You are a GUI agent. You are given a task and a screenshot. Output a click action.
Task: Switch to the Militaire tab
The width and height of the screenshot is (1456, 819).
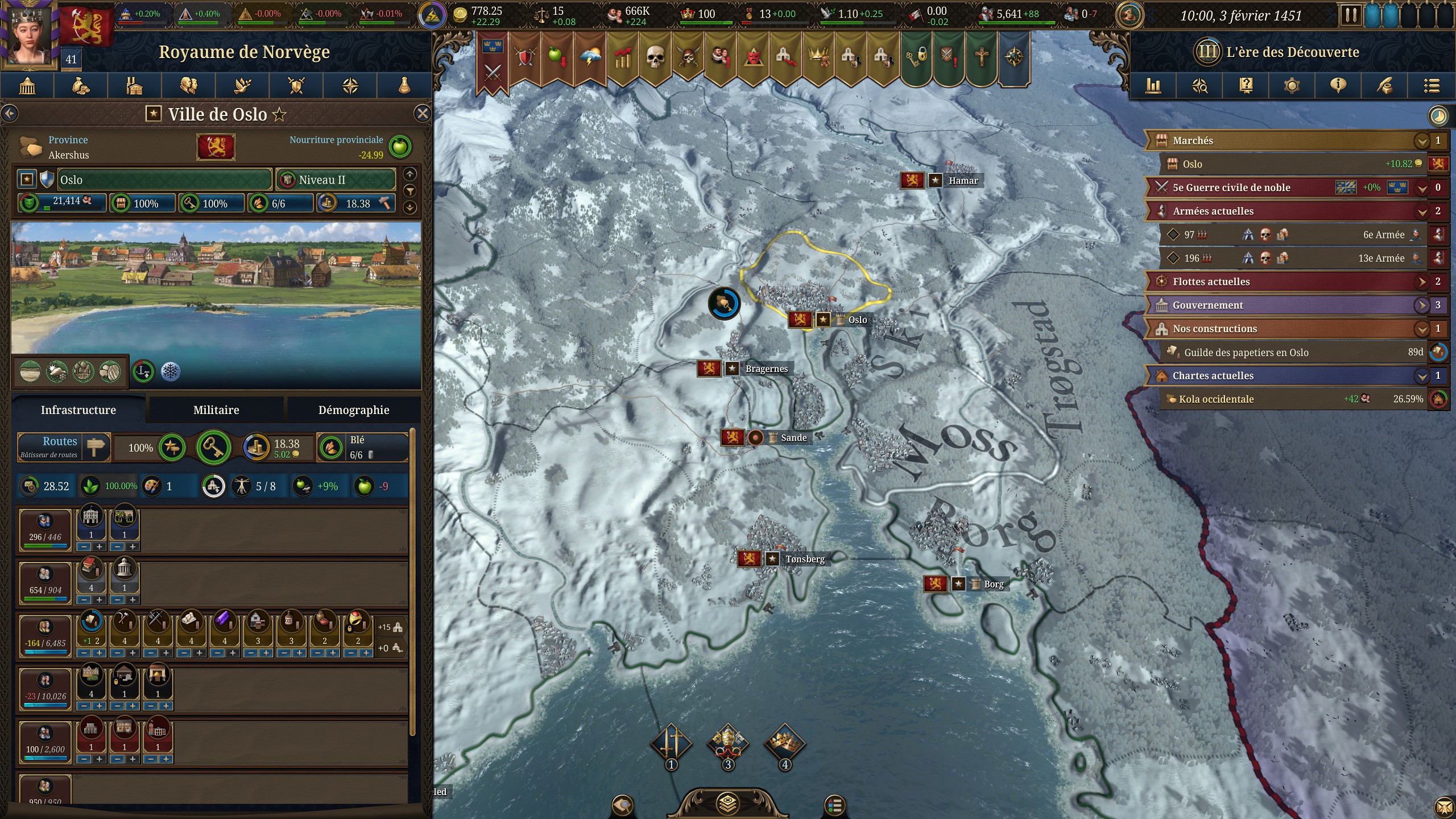click(216, 410)
